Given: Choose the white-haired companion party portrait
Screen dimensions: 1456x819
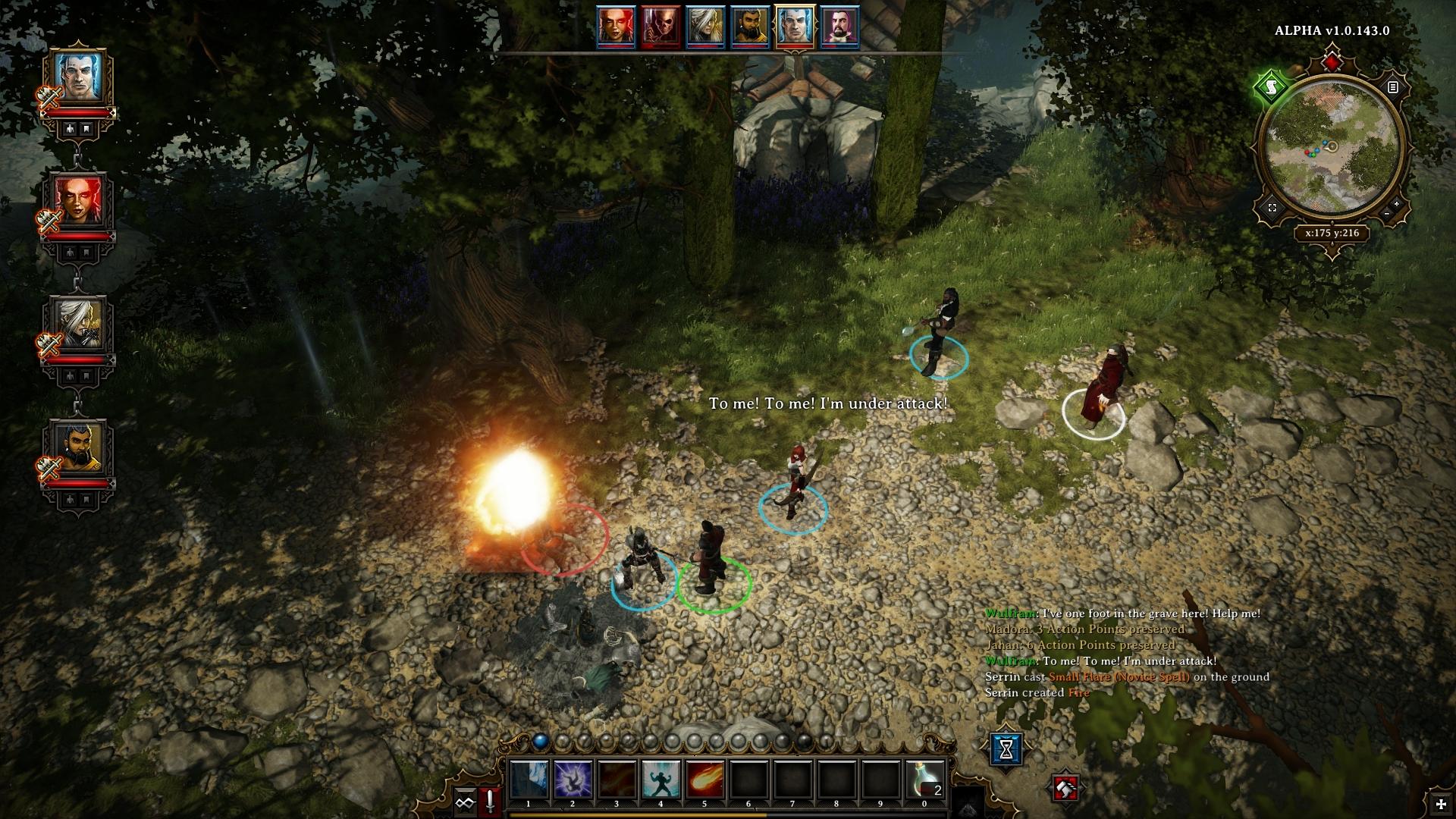Looking at the screenshot, I should pyautogui.click(x=79, y=324).
